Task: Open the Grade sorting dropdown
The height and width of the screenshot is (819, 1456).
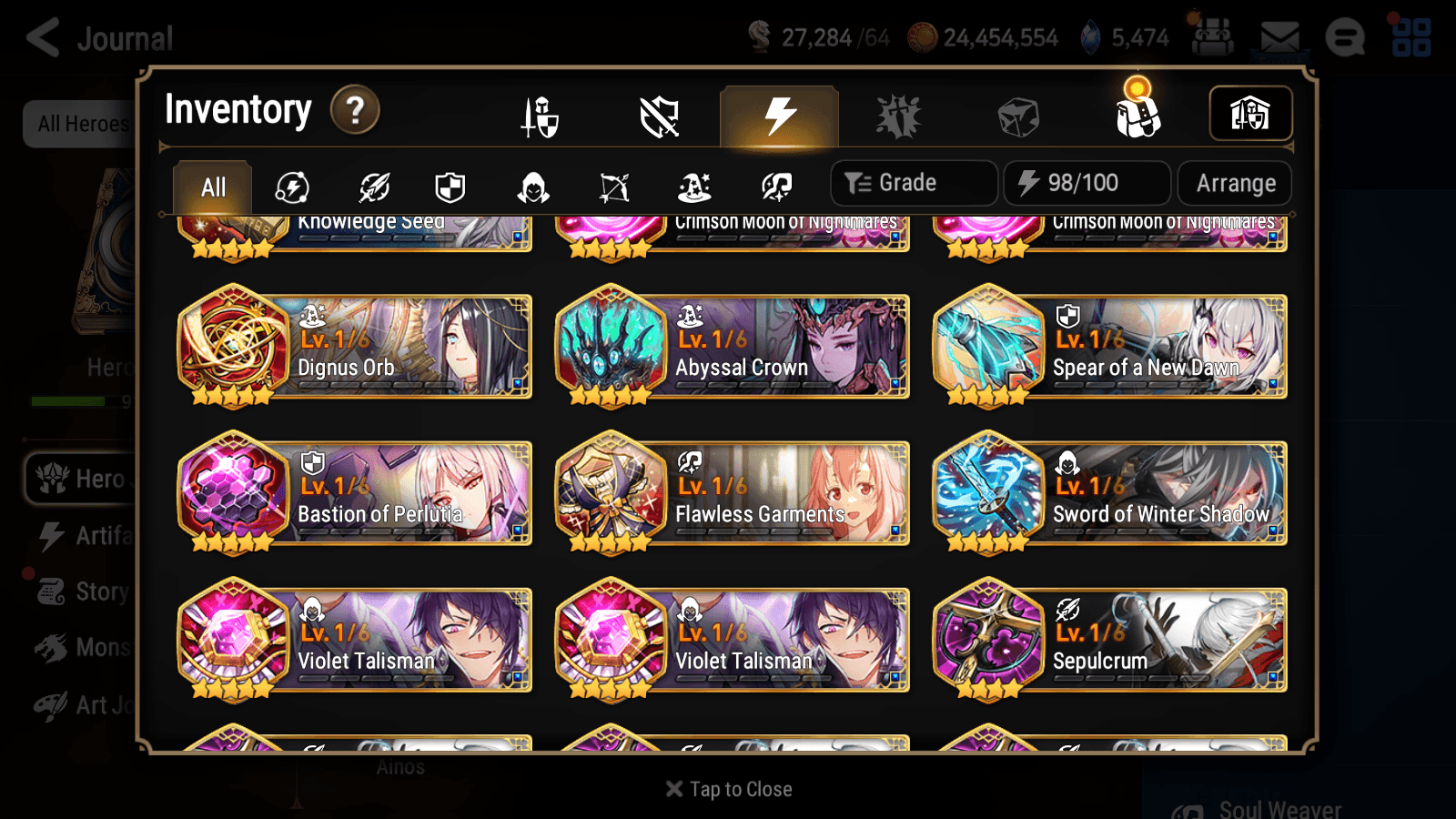Action: [x=913, y=182]
